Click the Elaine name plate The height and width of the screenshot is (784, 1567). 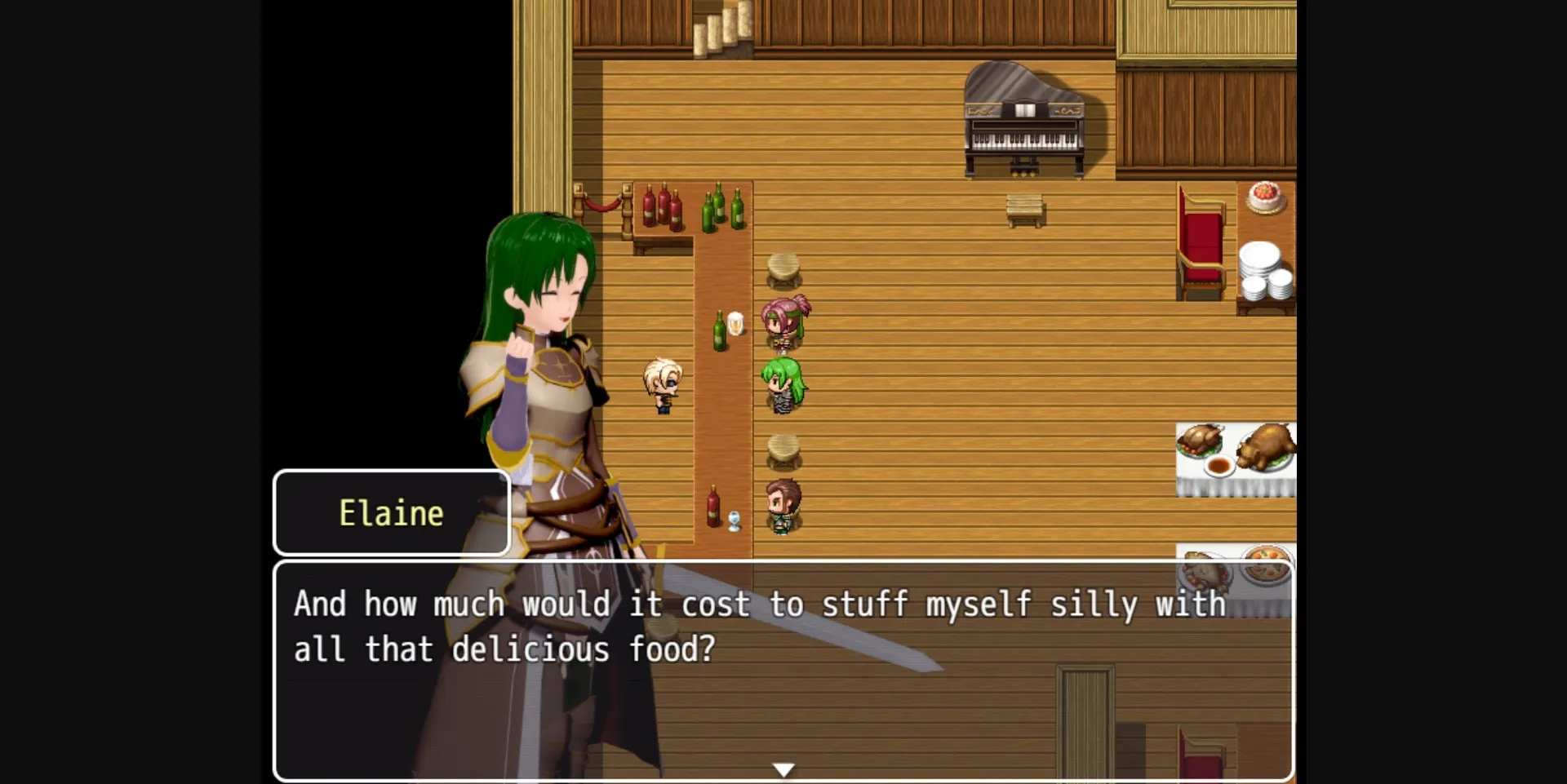[392, 512]
